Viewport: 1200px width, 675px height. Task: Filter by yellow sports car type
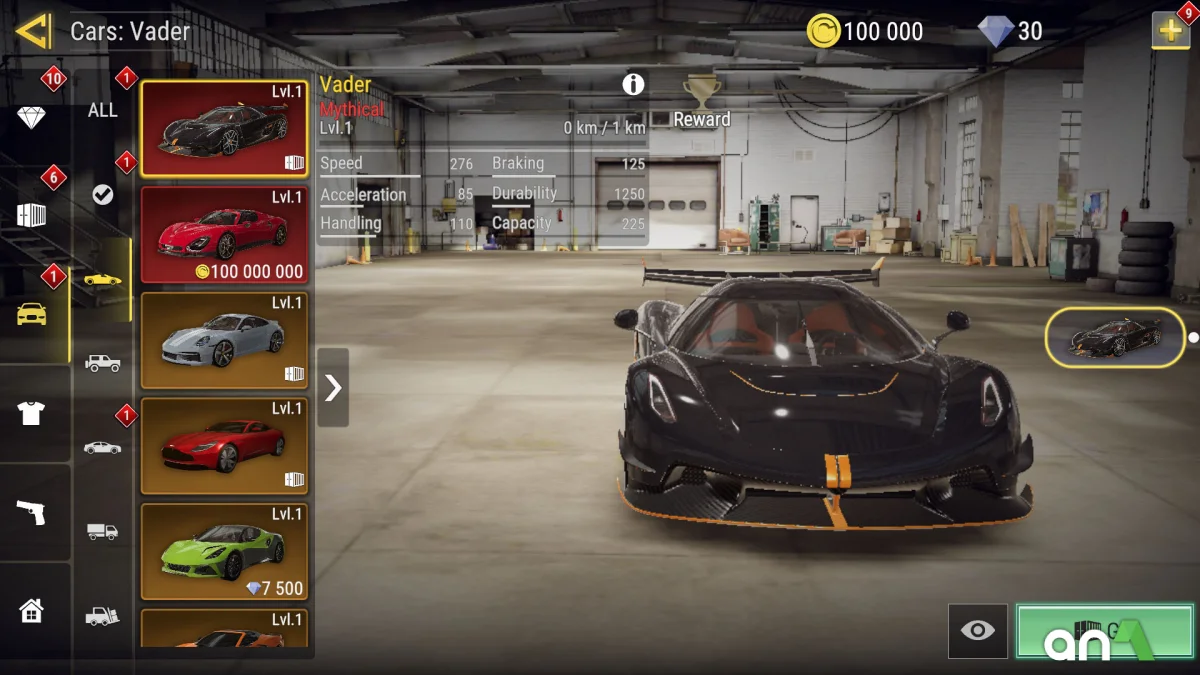click(103, 279)
